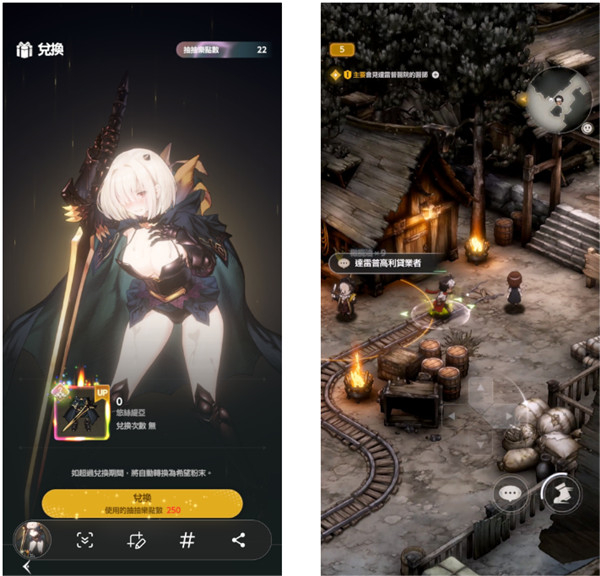Tap the yellow 兌換 exchange button

coord(142,503)
